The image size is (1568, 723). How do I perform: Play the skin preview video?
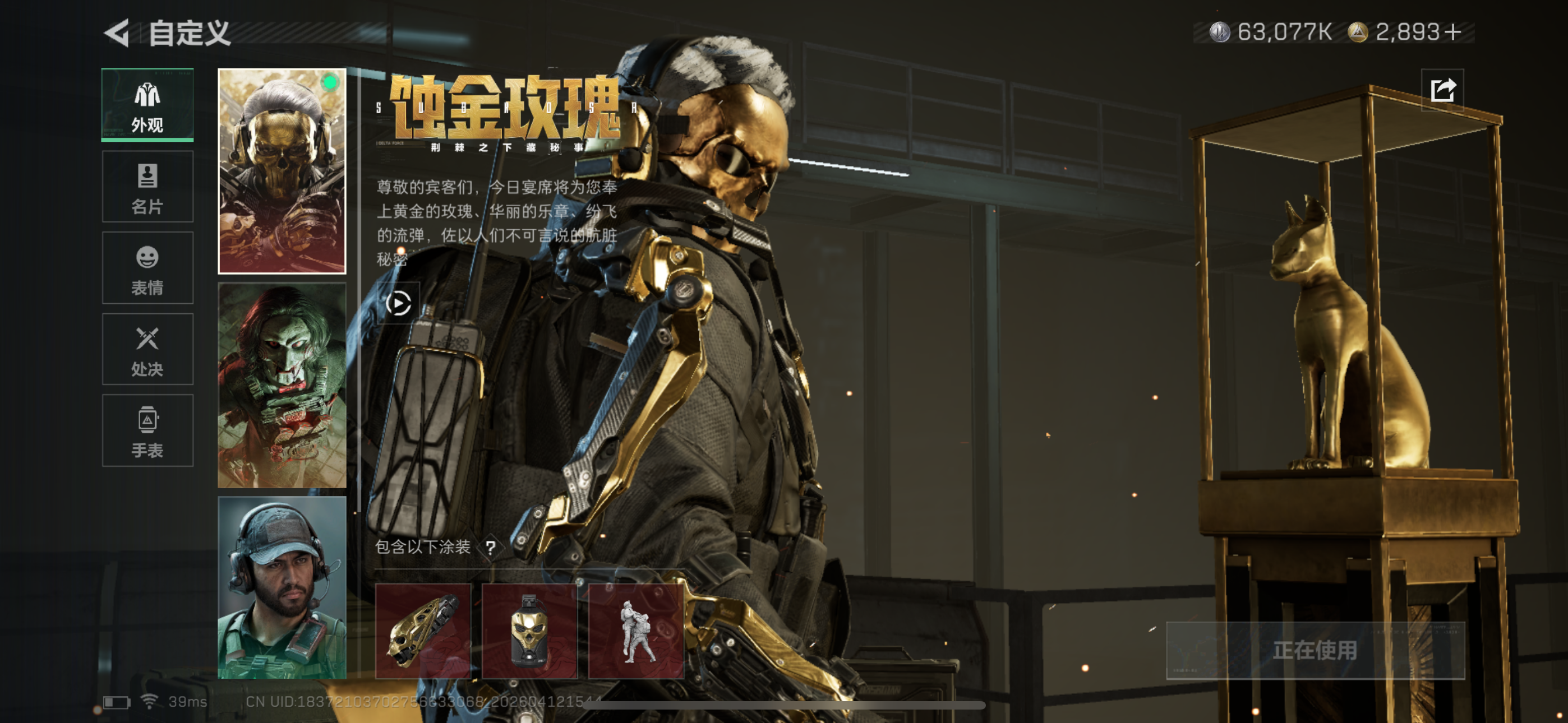(x=399, y=303)
